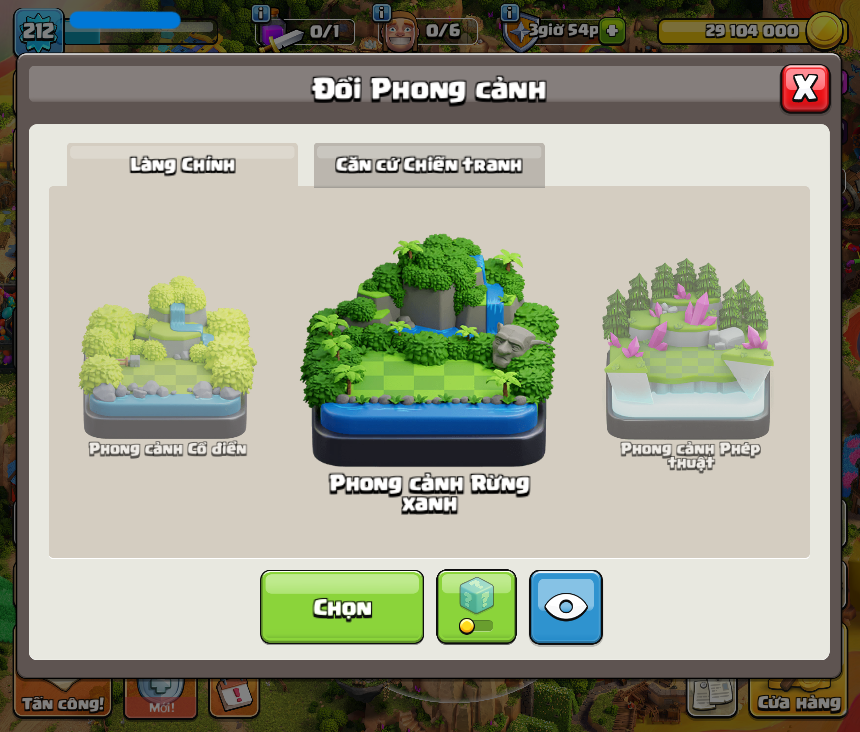Switch to the Căn cứ Chiến tranh tab
860x732 pixels.
click(429, 165)
